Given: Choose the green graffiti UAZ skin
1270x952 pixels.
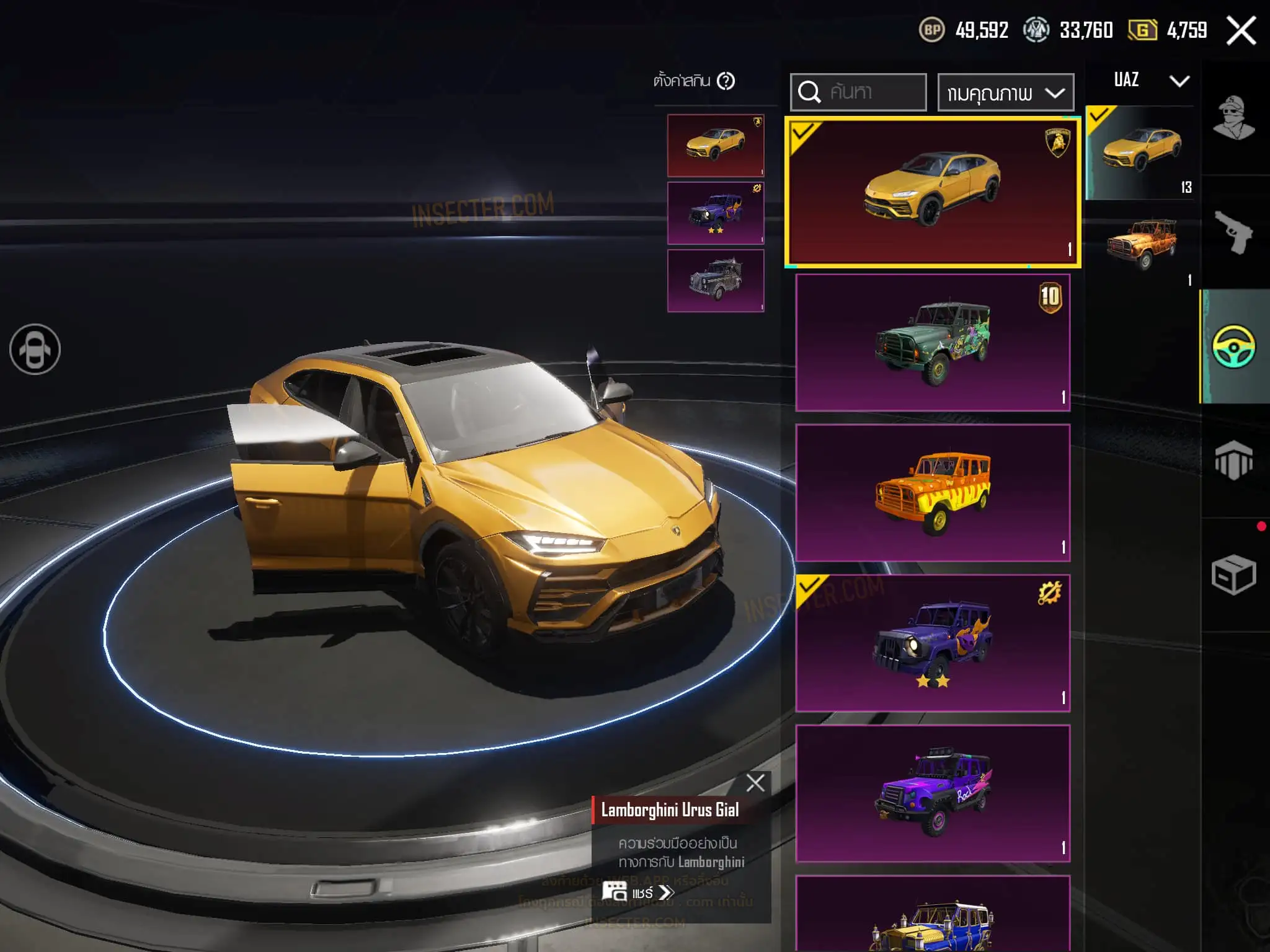Looking at the screenshot, I should tap(932, 343).
